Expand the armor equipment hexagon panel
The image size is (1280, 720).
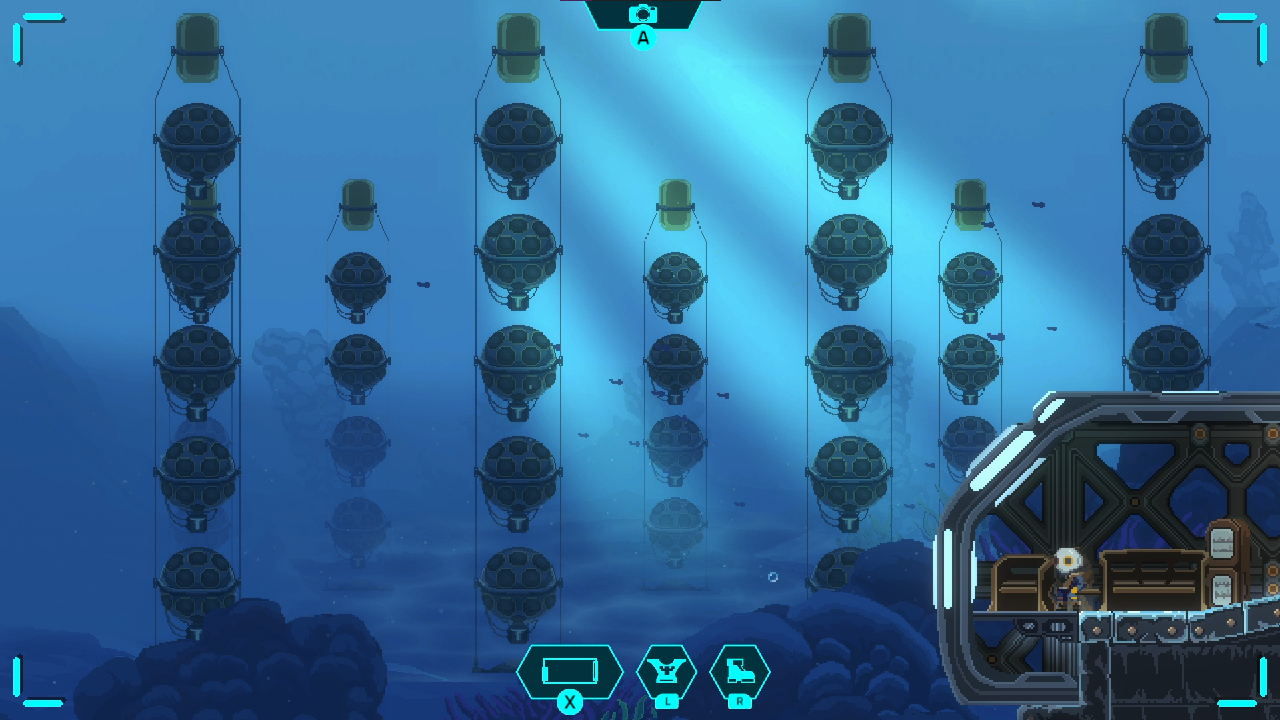coord(668,670)
